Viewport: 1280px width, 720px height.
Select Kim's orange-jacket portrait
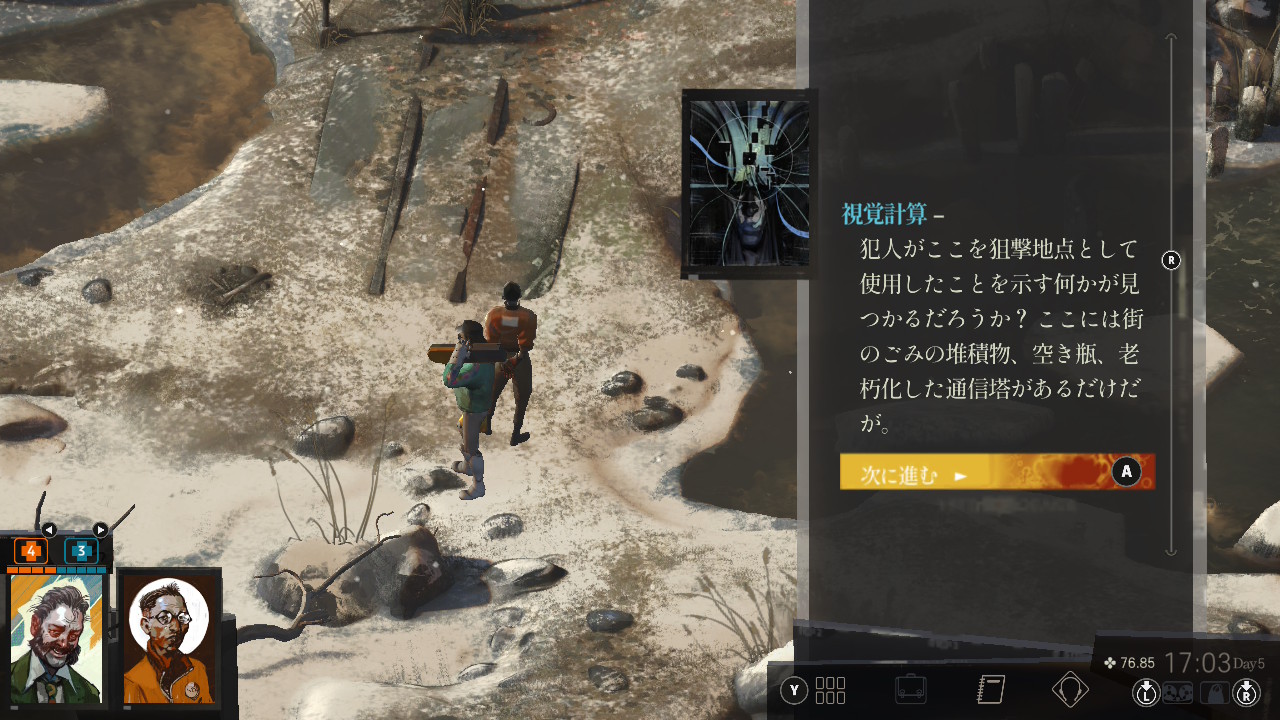coord(168,638)
